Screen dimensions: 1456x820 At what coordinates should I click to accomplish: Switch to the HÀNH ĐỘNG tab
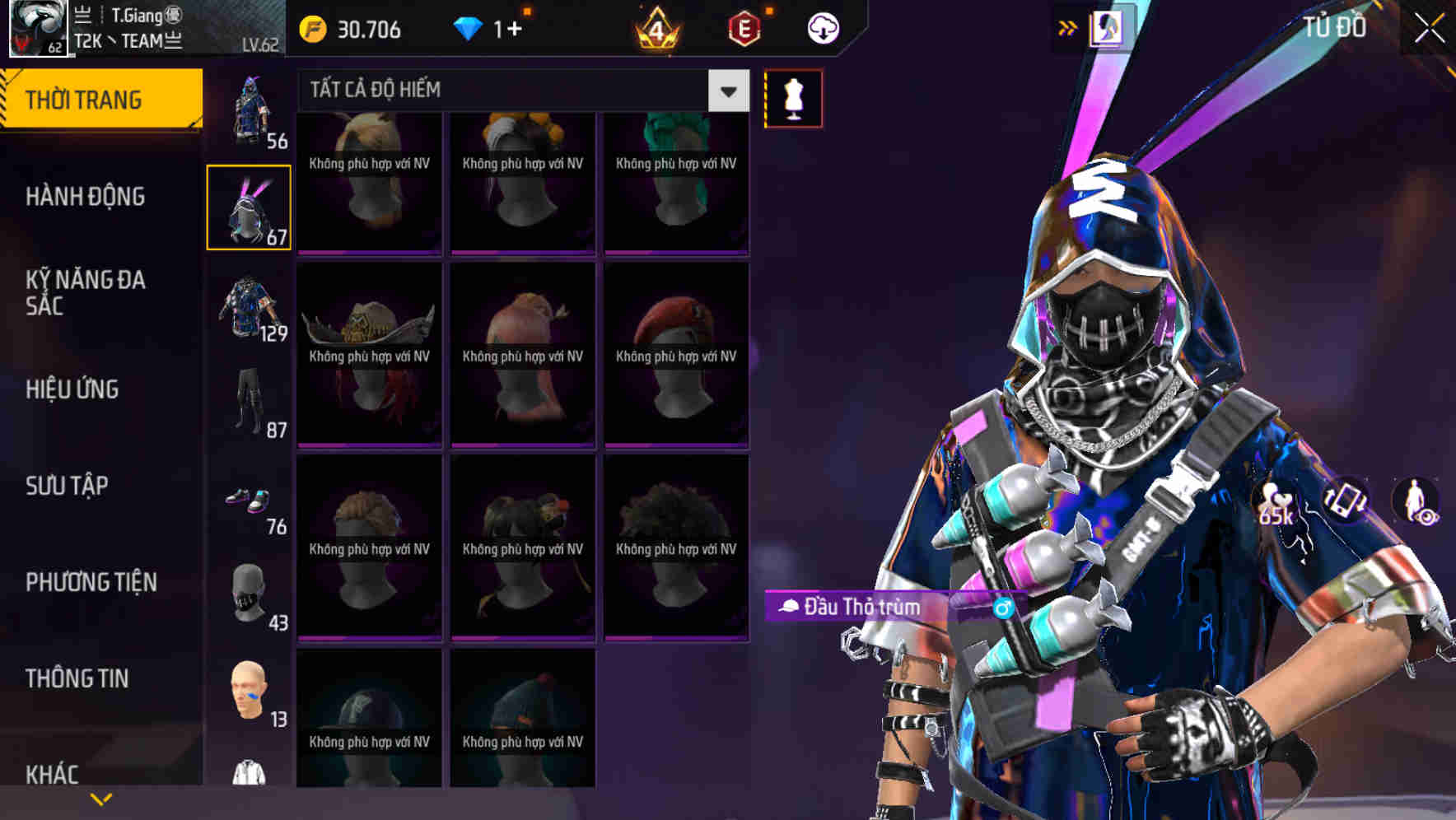[x=85, y=198]
